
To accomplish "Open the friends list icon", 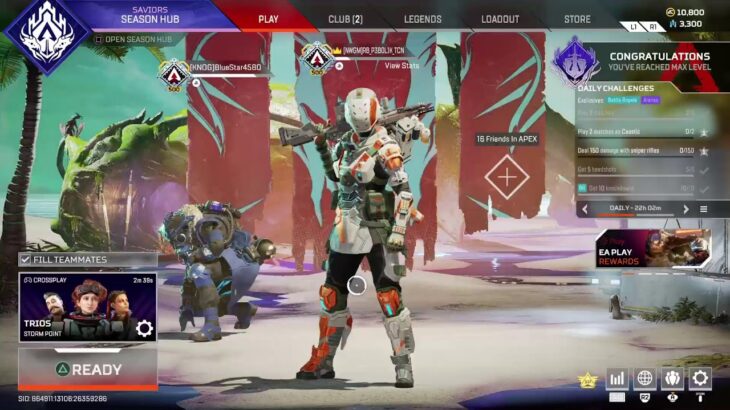I will coord(673,378).
